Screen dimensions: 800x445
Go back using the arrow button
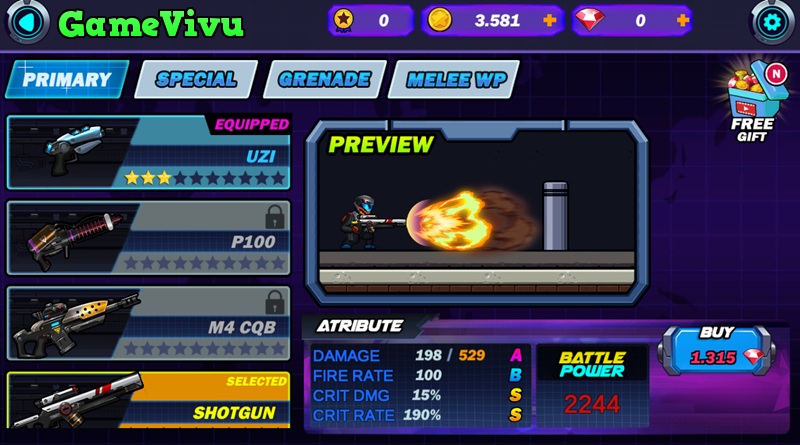click(27, 21)
